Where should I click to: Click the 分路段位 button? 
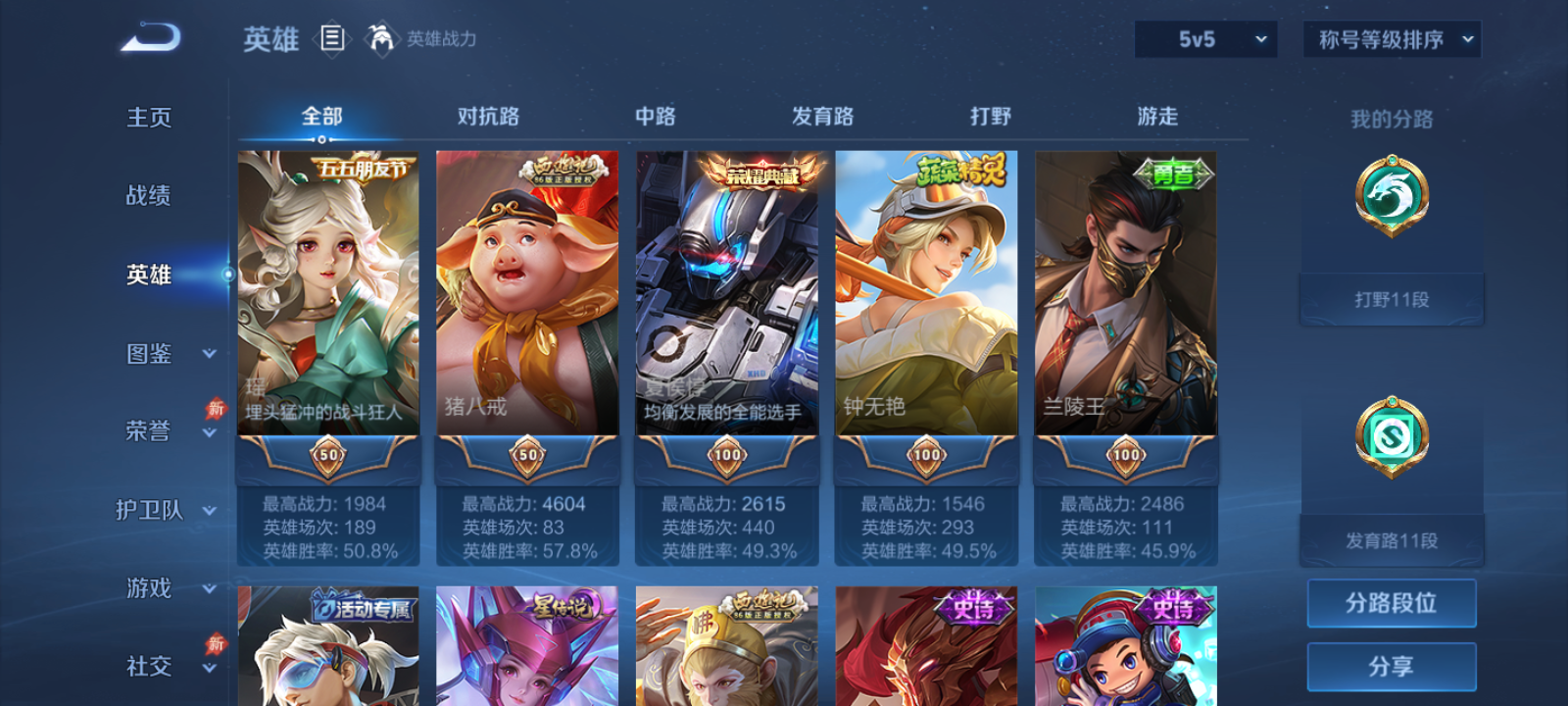click(1394, 603)
